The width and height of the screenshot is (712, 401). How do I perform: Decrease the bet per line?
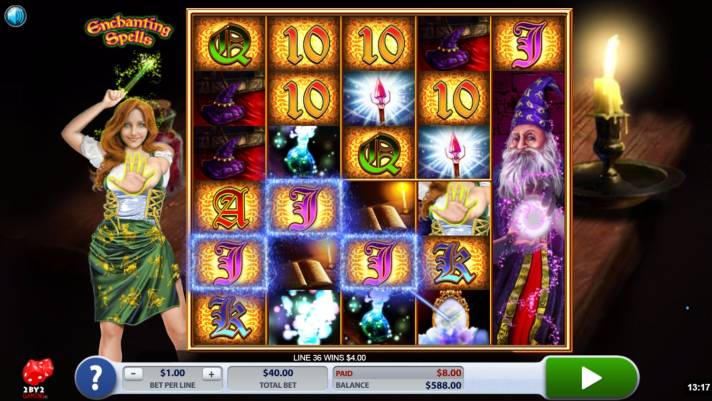point(134,373)
